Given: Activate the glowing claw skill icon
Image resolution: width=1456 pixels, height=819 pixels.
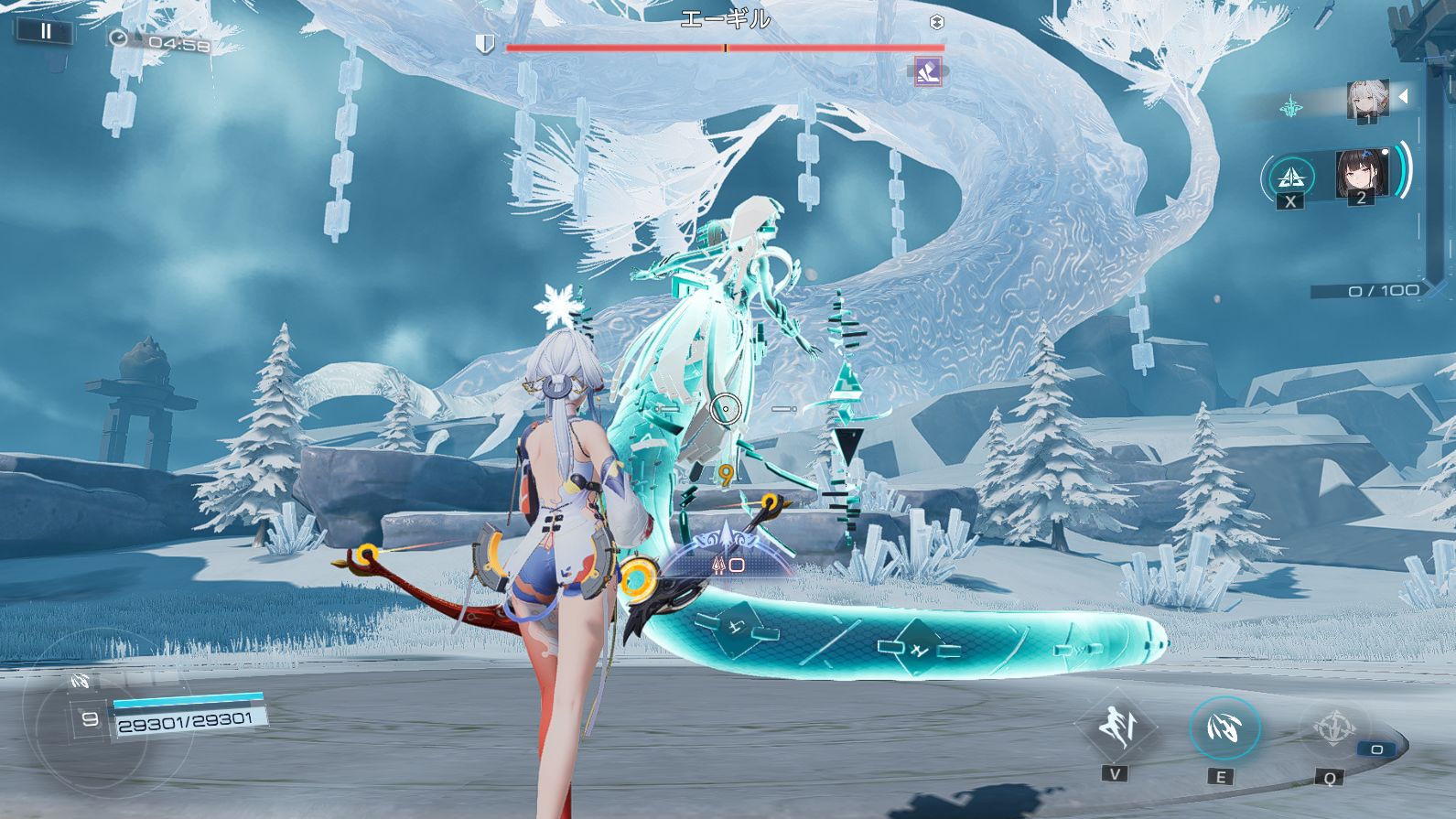Looking at the screenshot, I should 1224,727.
